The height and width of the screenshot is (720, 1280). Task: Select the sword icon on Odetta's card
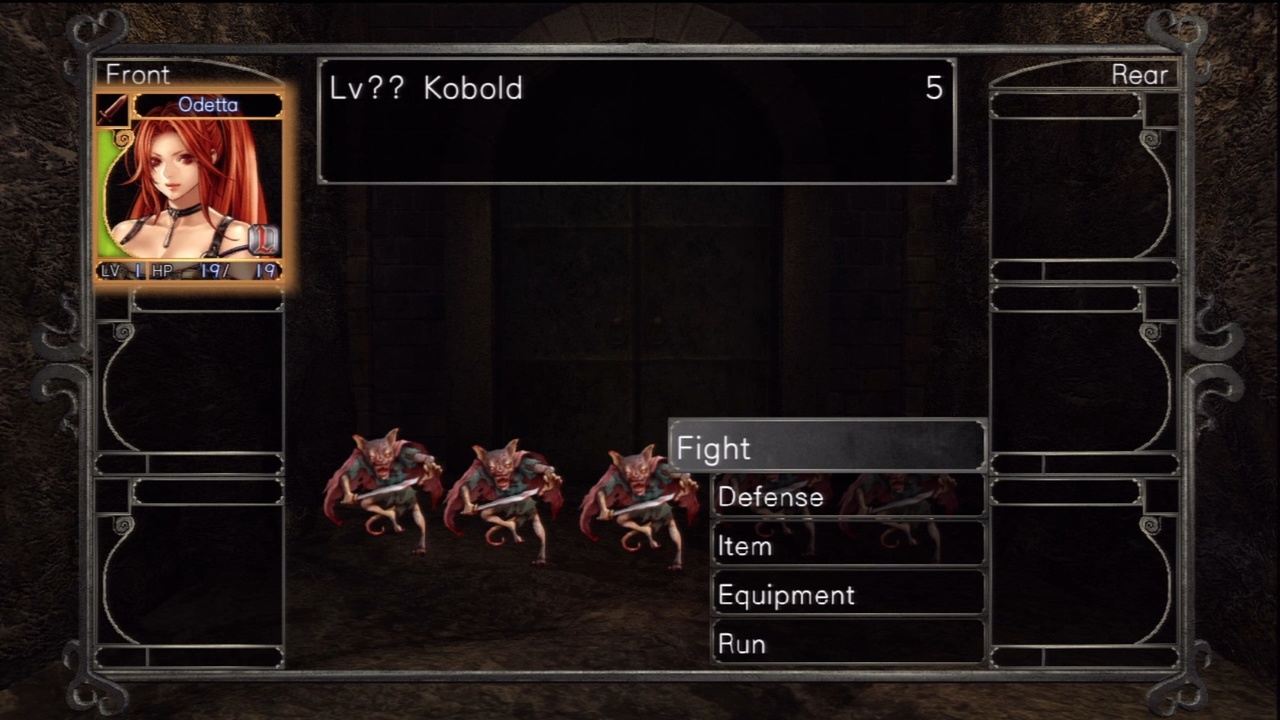tap(112, 109)
